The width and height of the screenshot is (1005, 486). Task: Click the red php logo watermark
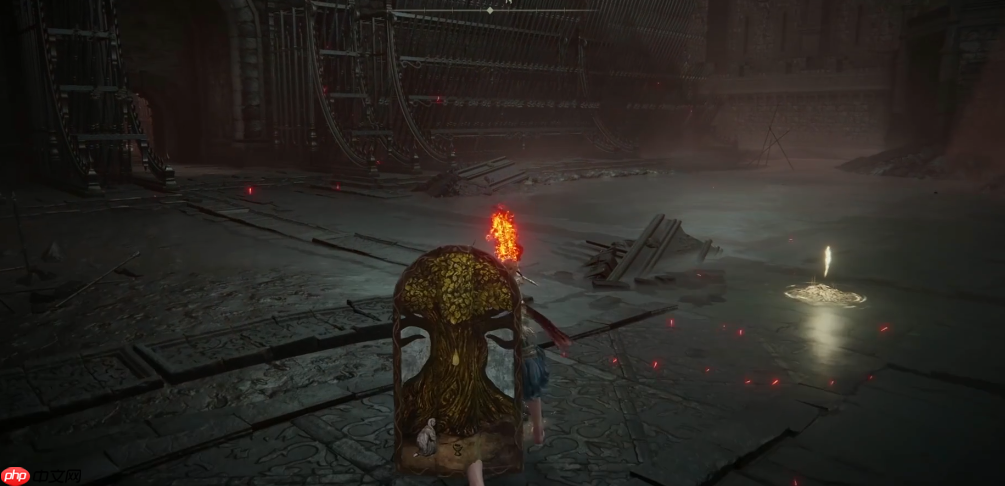pyautogui.click(x=17, y=475)
